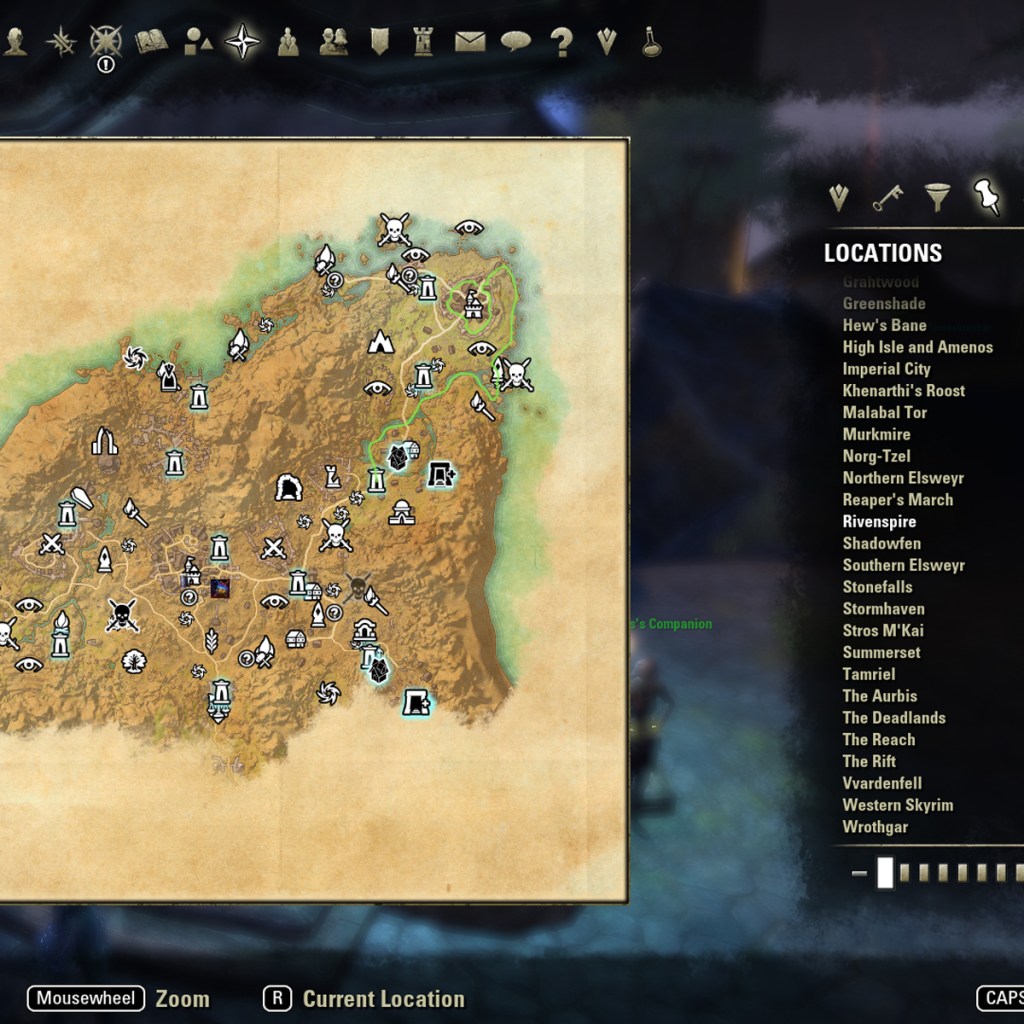Image resolution: width=1024 pixels, height=1024 pixels.
Task: Choose Vvardenfell from the locations list
Action: point(881,783)
